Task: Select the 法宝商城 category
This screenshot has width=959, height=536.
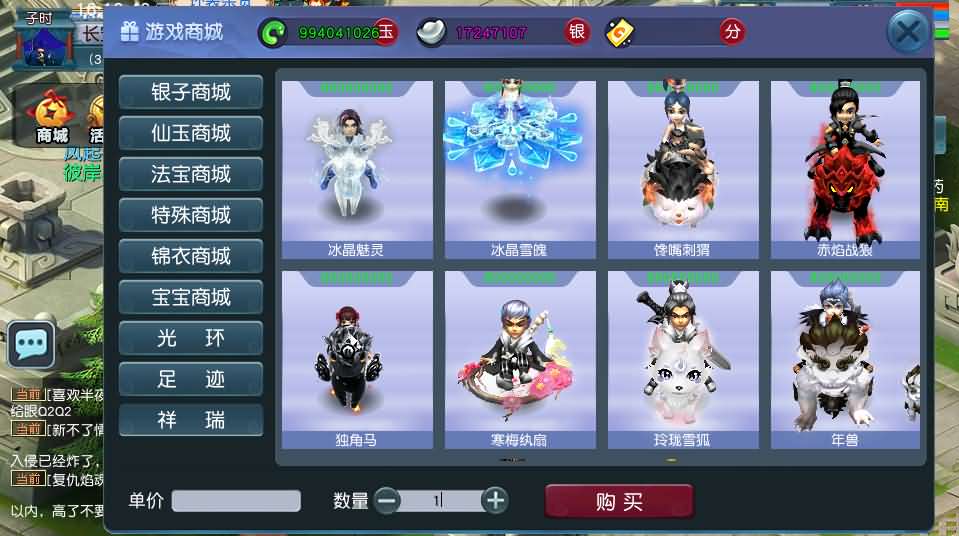Action: tap(191, 174)
